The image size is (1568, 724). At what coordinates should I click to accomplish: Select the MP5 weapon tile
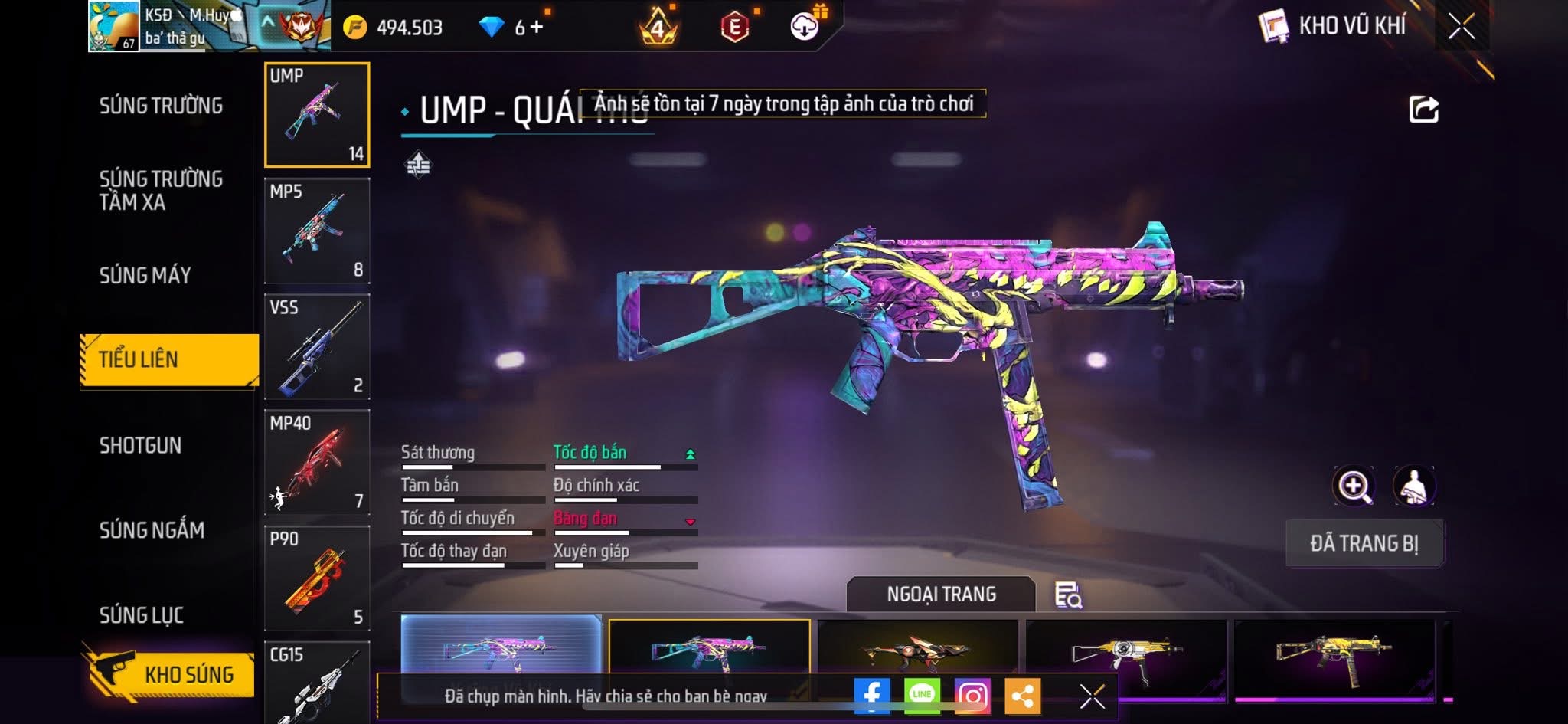click(x=317, y=231)
